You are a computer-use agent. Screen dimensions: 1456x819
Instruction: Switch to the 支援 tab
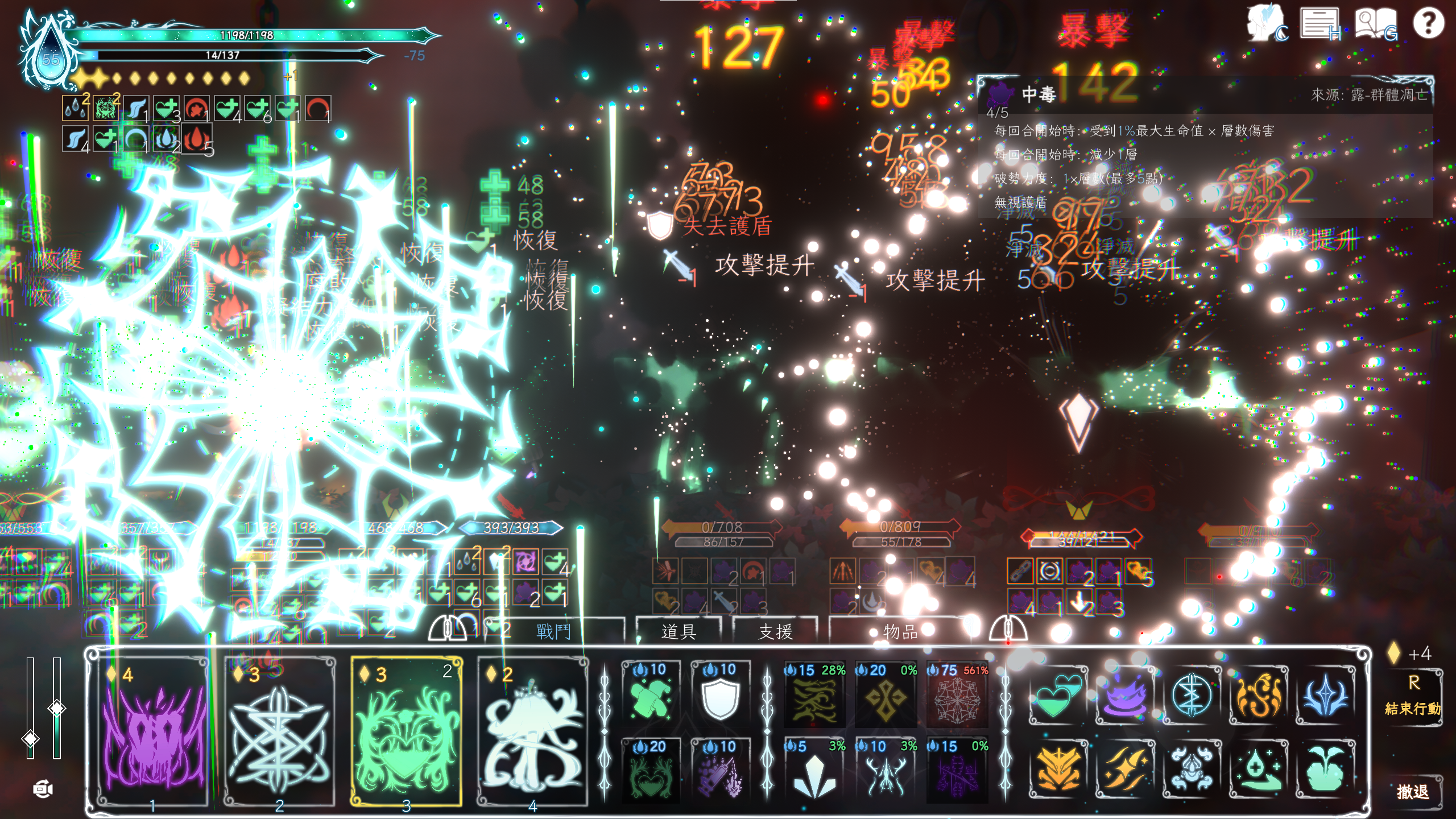(775, 631)
